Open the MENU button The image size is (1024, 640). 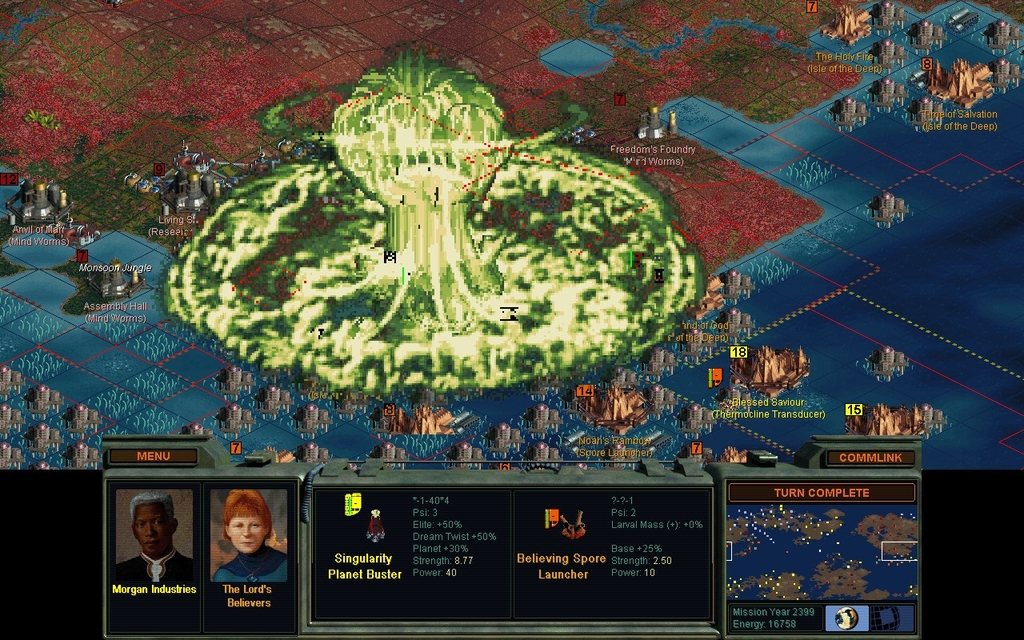coord(153,457)
